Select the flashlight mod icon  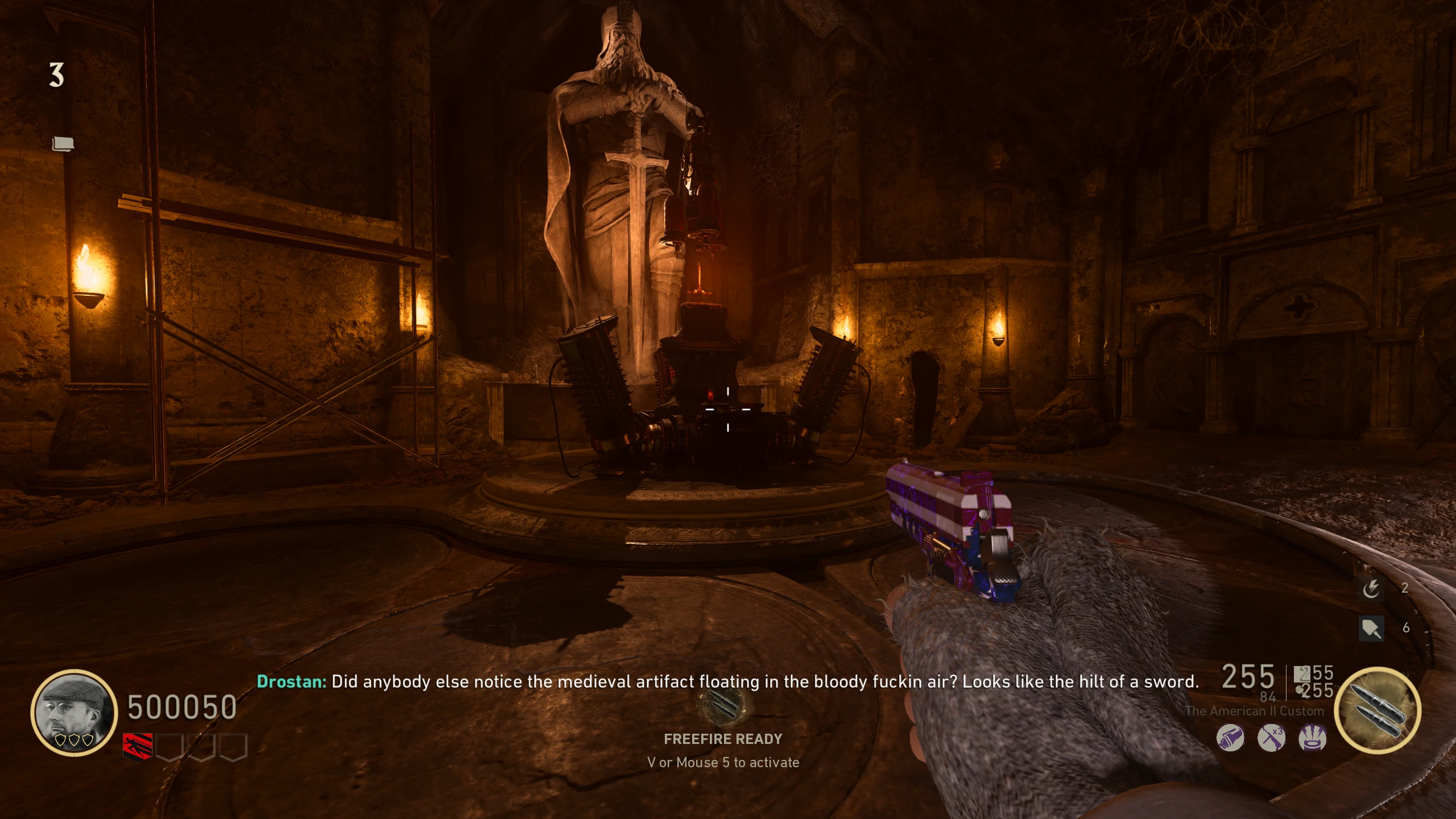coord(1230,738)
